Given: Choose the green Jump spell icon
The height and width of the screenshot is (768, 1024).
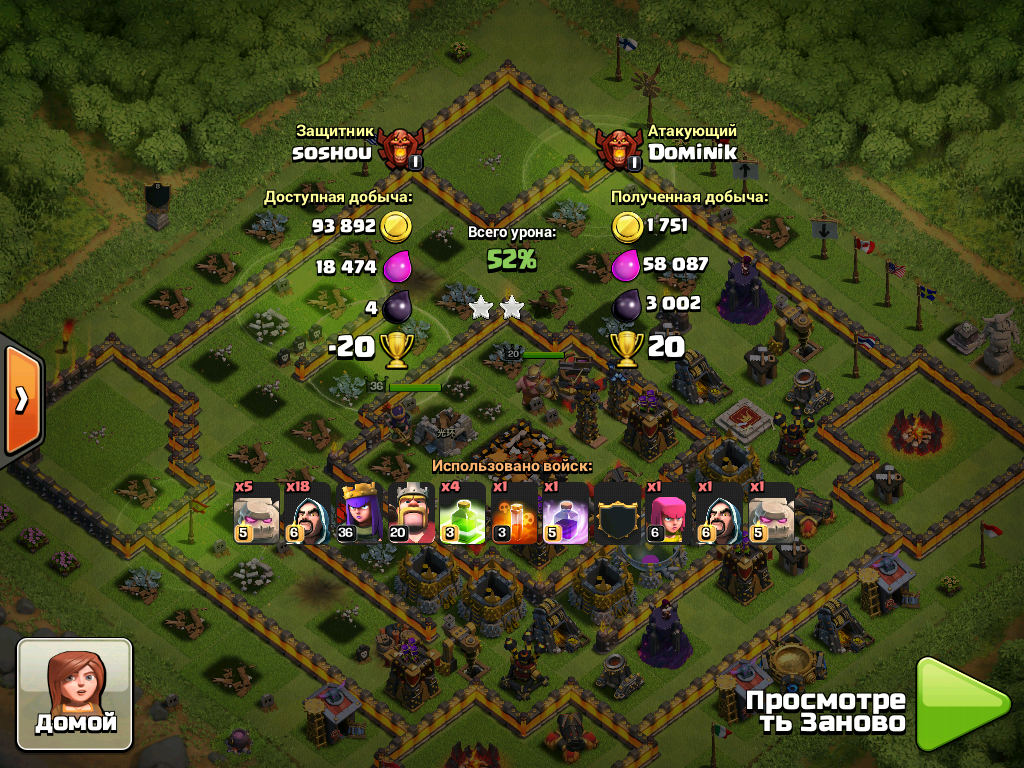Looking at the screenshot, I should 462,513.
